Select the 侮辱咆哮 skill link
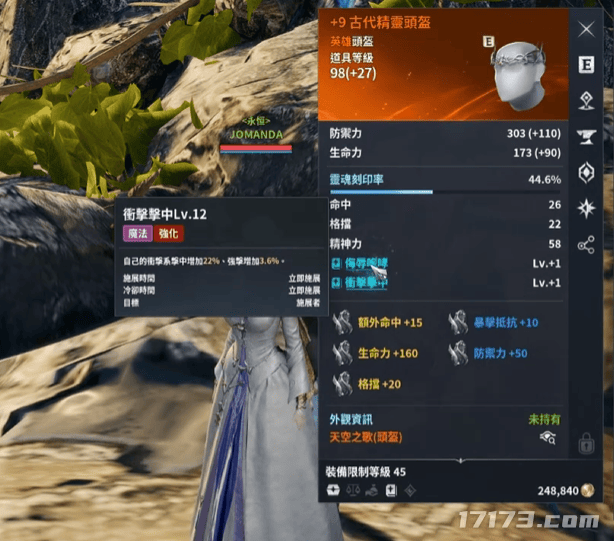Image resolution: width=614 pixels, height=541 pixels. click(x=365, y=264)
